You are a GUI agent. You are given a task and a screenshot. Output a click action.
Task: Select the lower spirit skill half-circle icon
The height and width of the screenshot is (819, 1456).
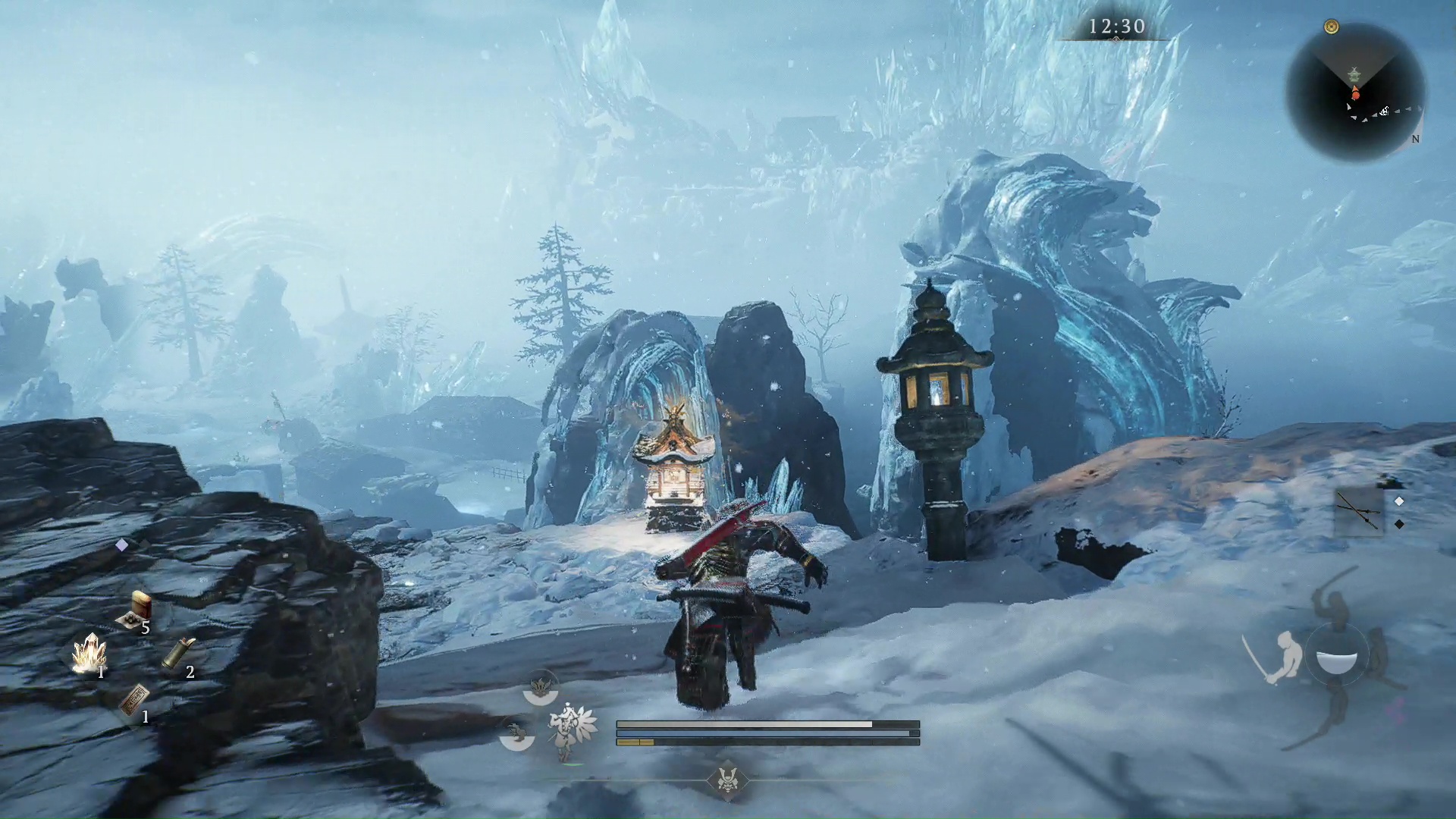point(518,734)
